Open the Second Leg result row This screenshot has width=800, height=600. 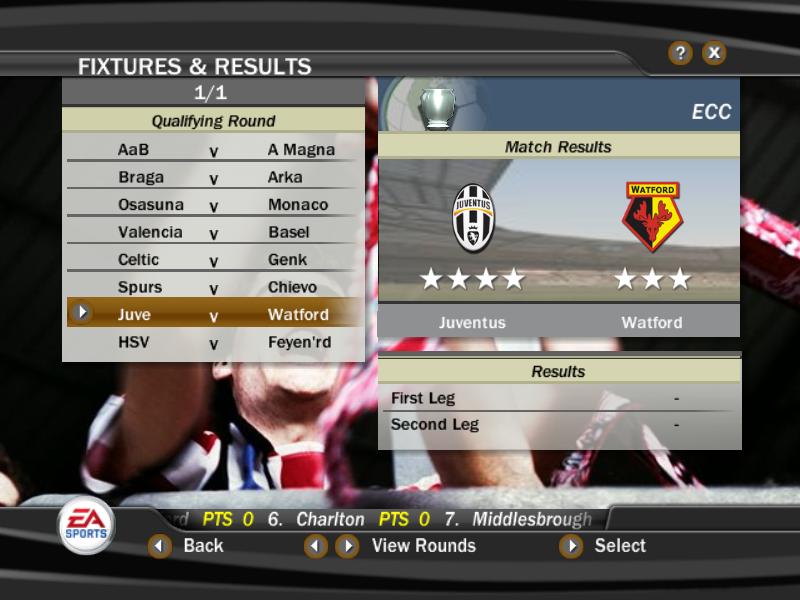pyautogui.click(x=559, y=424)
